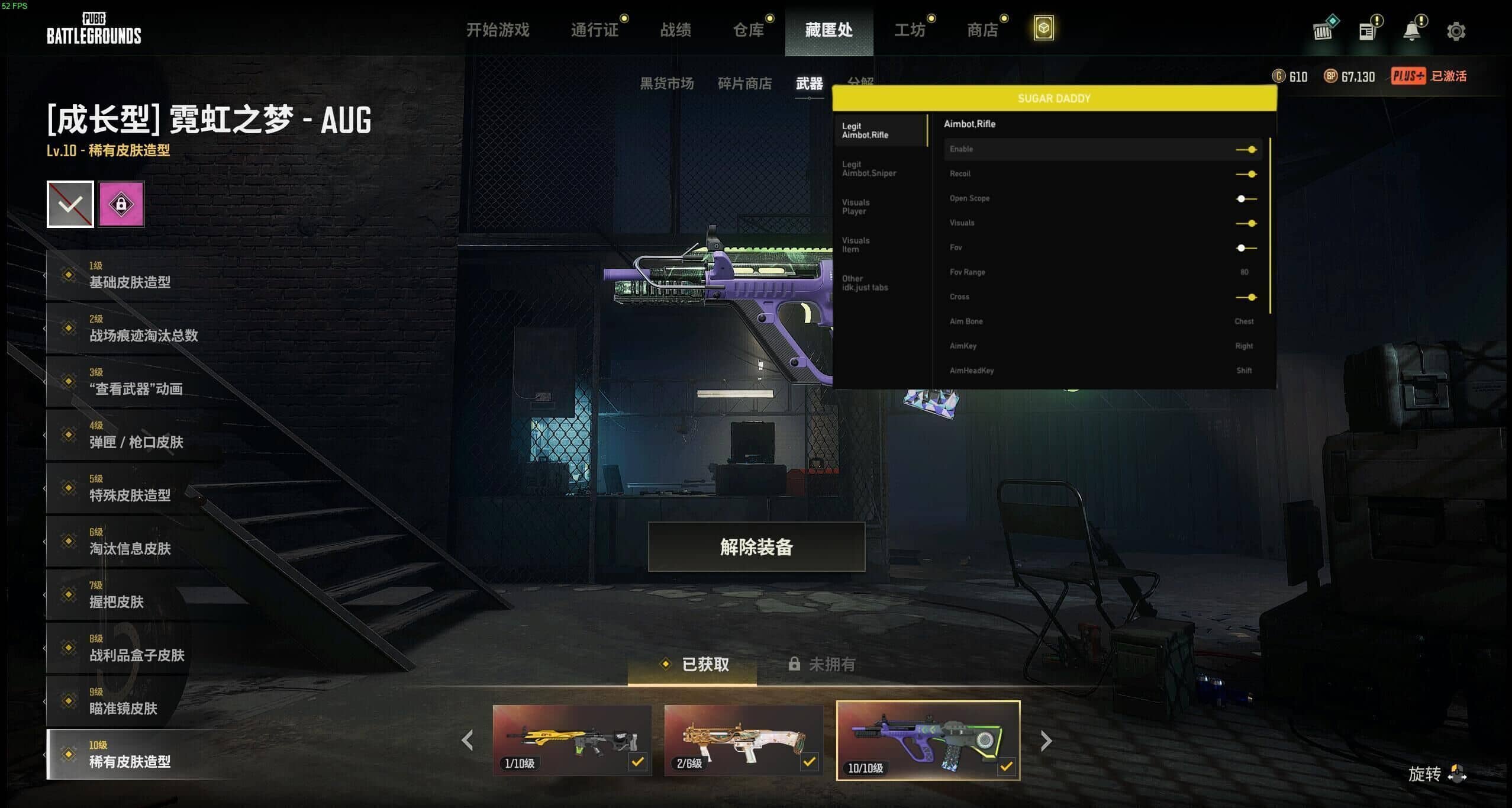Image resolution: width=1512 pixels, height=808 pixels.
Task: Open the 工坊 tab
Action: 910,30
